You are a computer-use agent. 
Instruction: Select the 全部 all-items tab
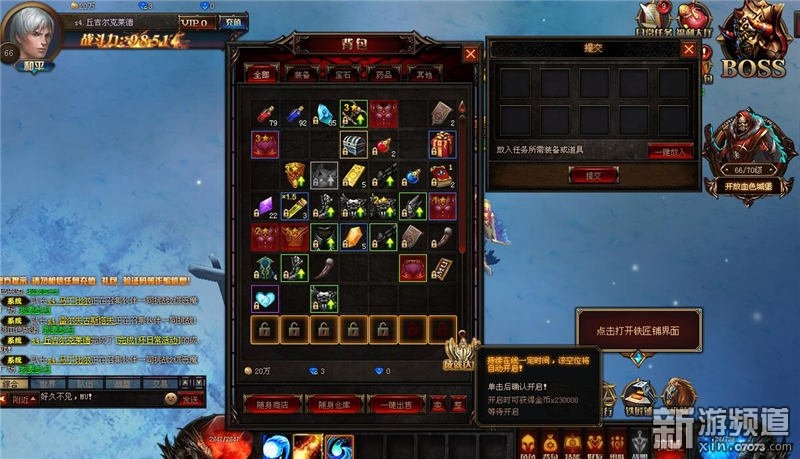(x=263, y=74)
